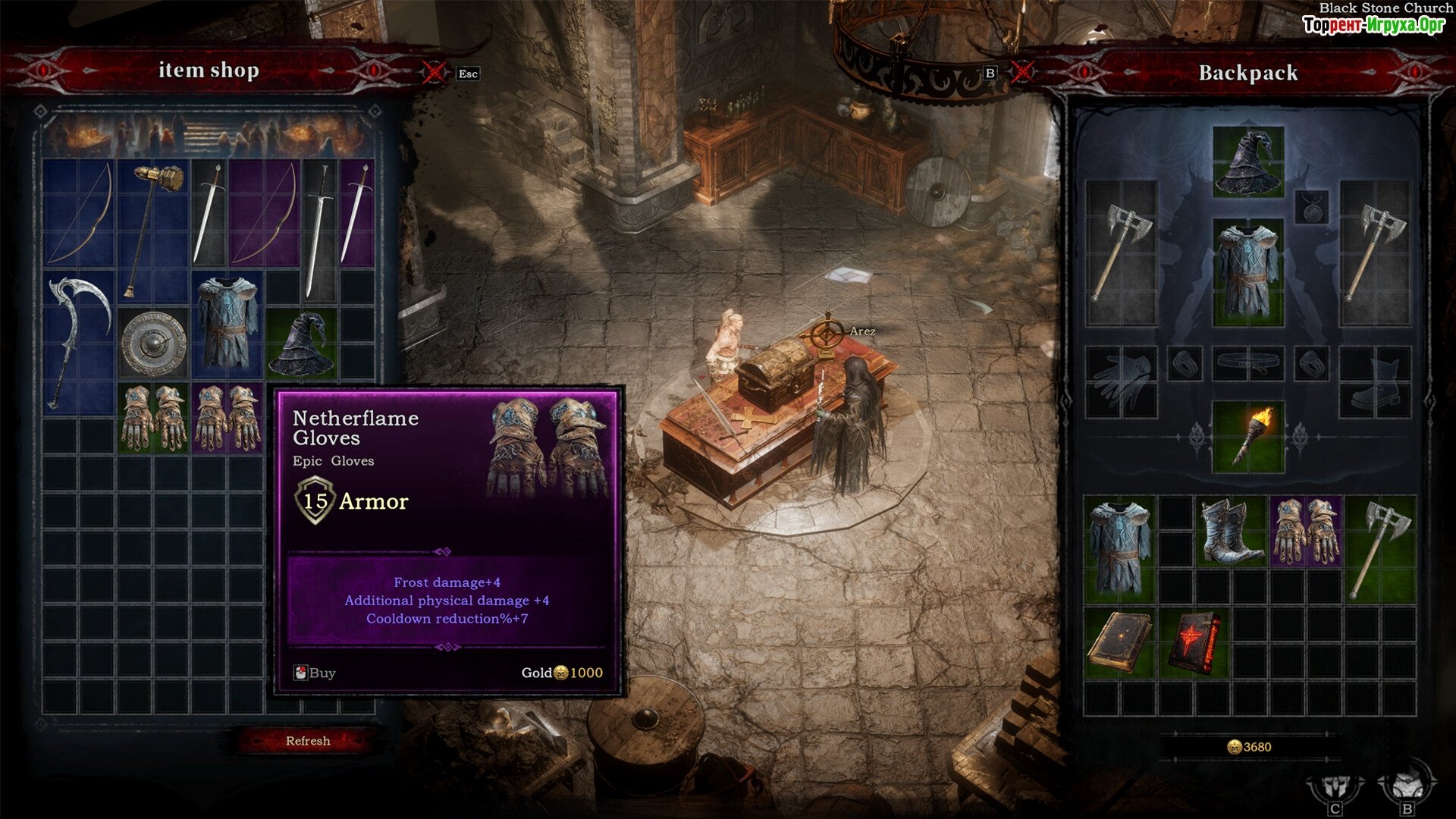Viewport: 1456px width, 819px height.
Task: Select the red star book in backpack
Action: pos(1194,643)
